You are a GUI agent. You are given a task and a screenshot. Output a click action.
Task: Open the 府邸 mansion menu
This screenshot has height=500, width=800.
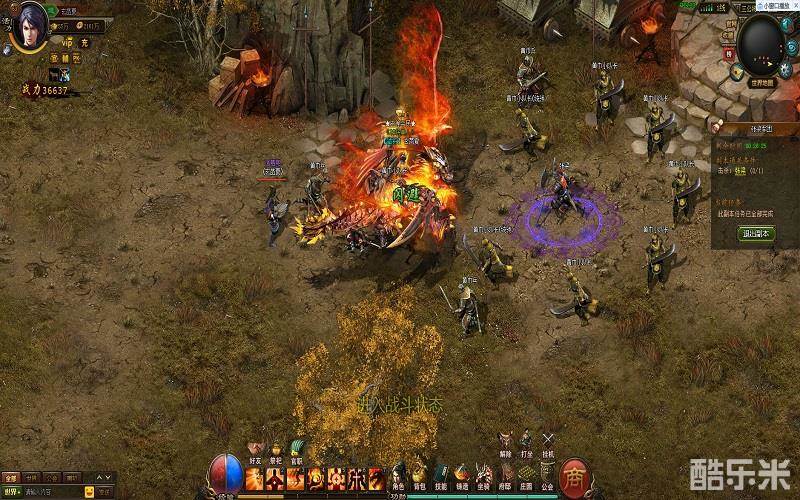[x=505, y=475]
